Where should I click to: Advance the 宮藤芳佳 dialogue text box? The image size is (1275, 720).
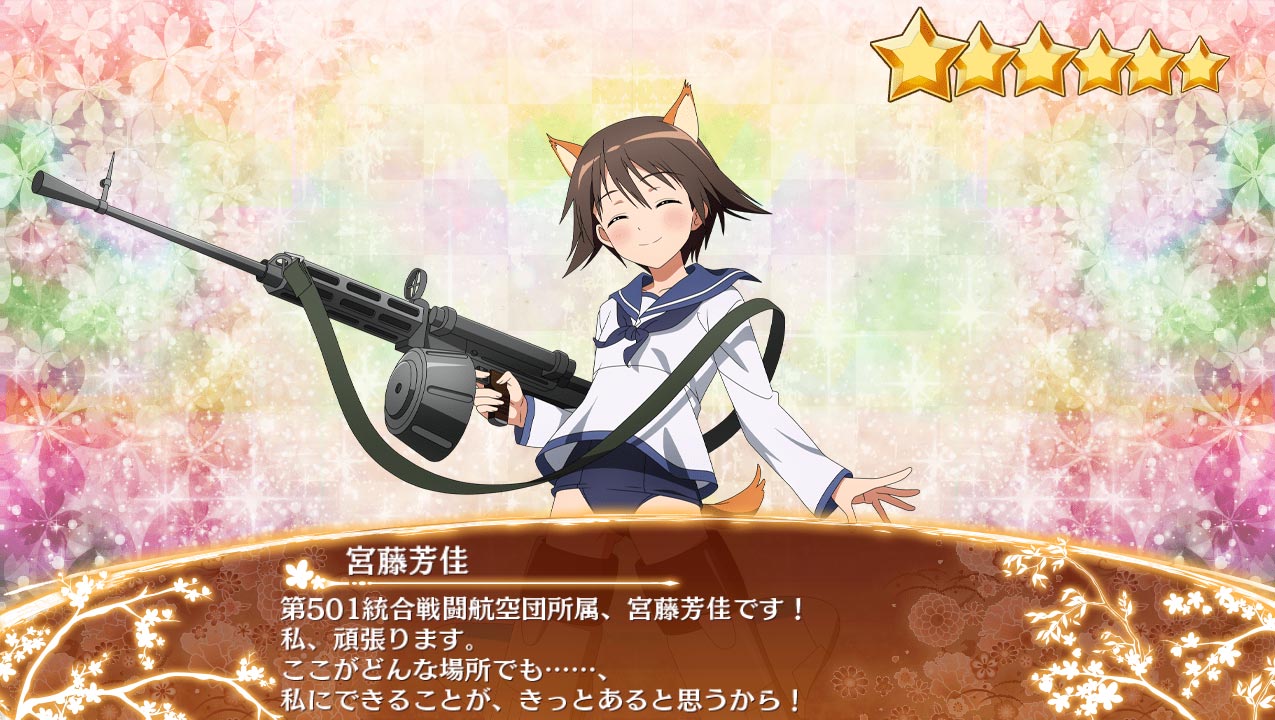640,640
